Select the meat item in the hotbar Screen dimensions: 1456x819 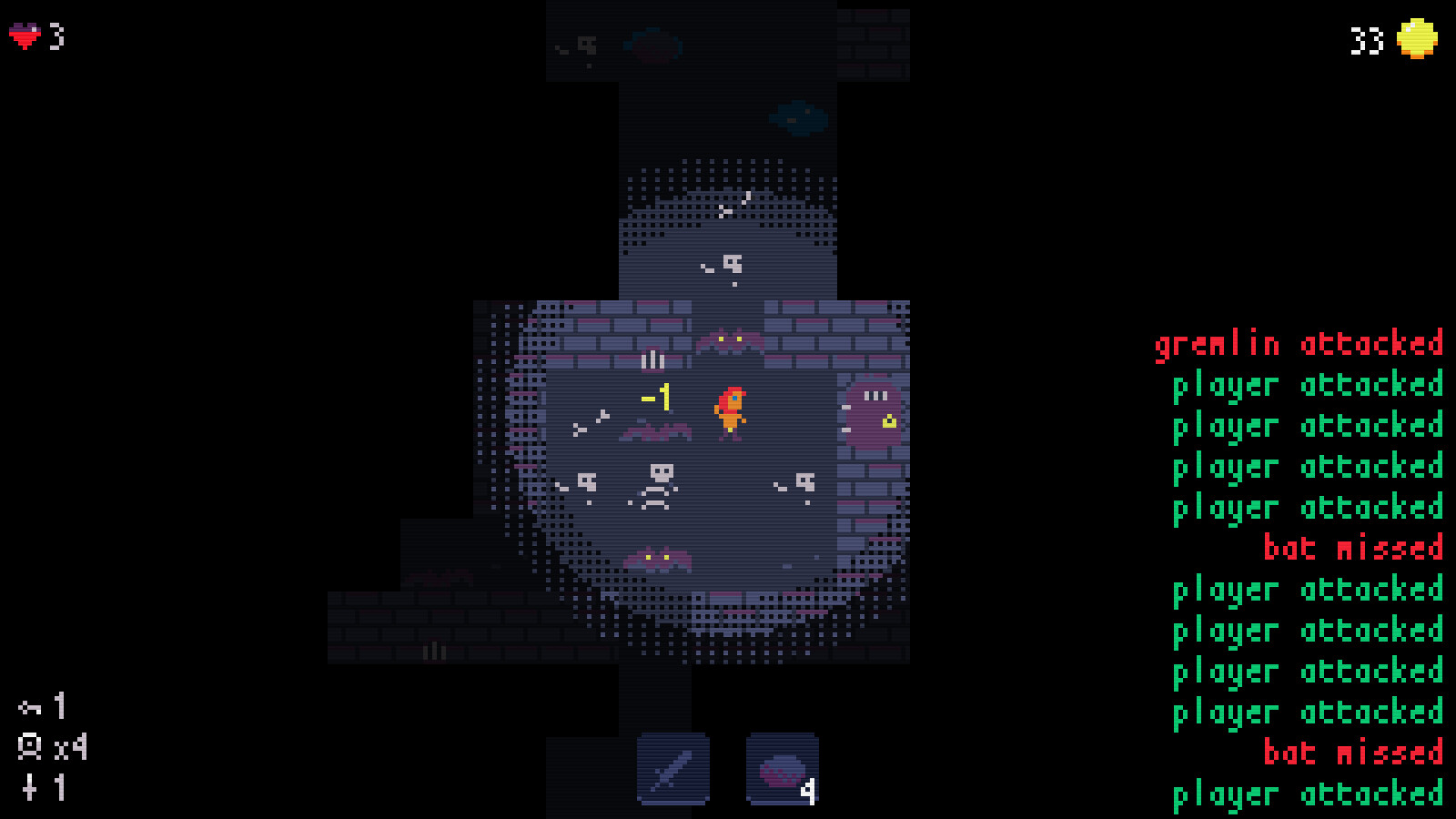(x=779, y=770)
